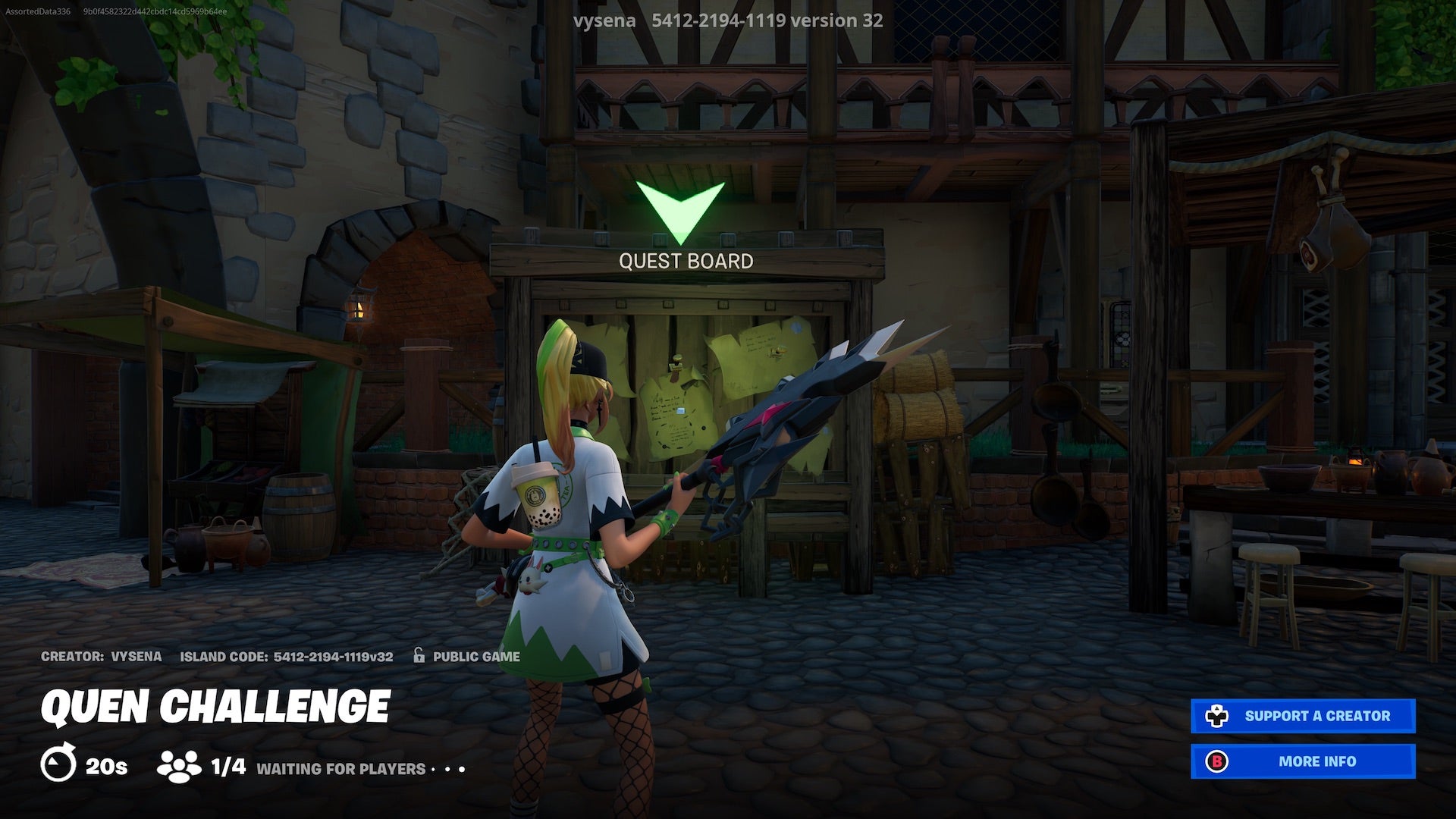Click the Quest Board sign
The height and width of the screenshot is (819, 1456).
point(686,261)
